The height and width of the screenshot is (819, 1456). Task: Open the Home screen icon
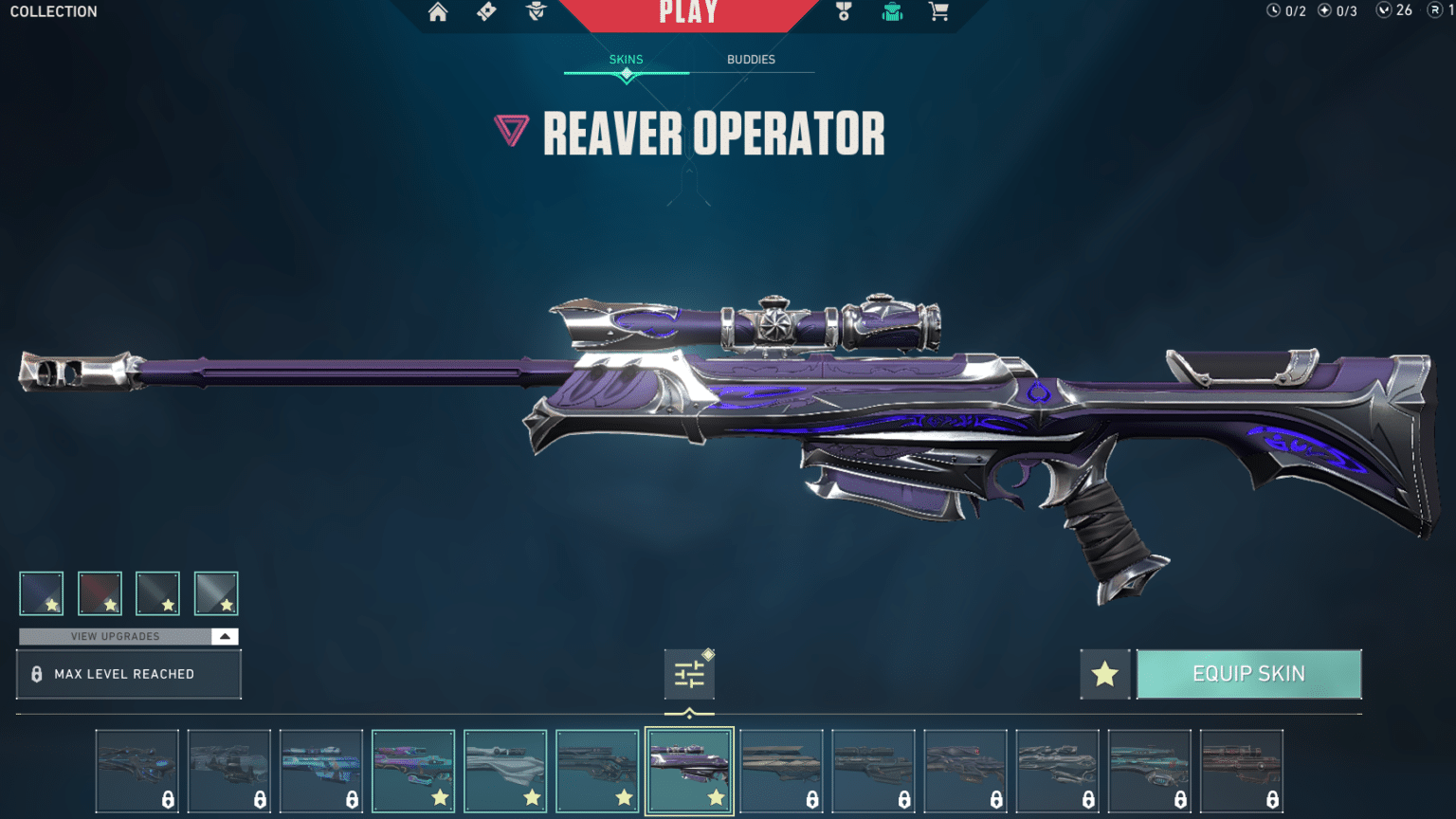point(438,13)
